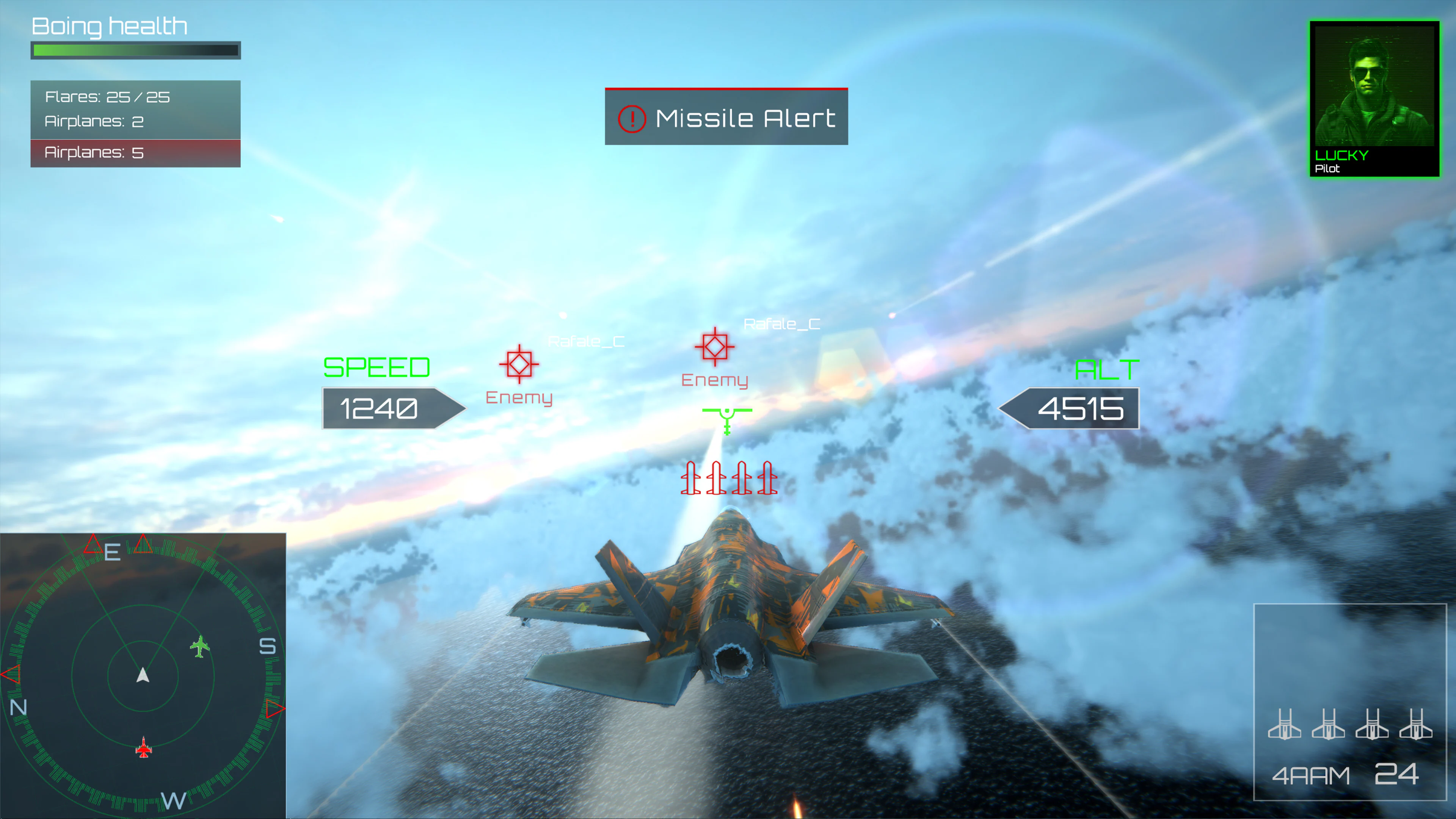Click the Missile Alert warning icon
This screenshot has width=1456, height=819.
632,118
